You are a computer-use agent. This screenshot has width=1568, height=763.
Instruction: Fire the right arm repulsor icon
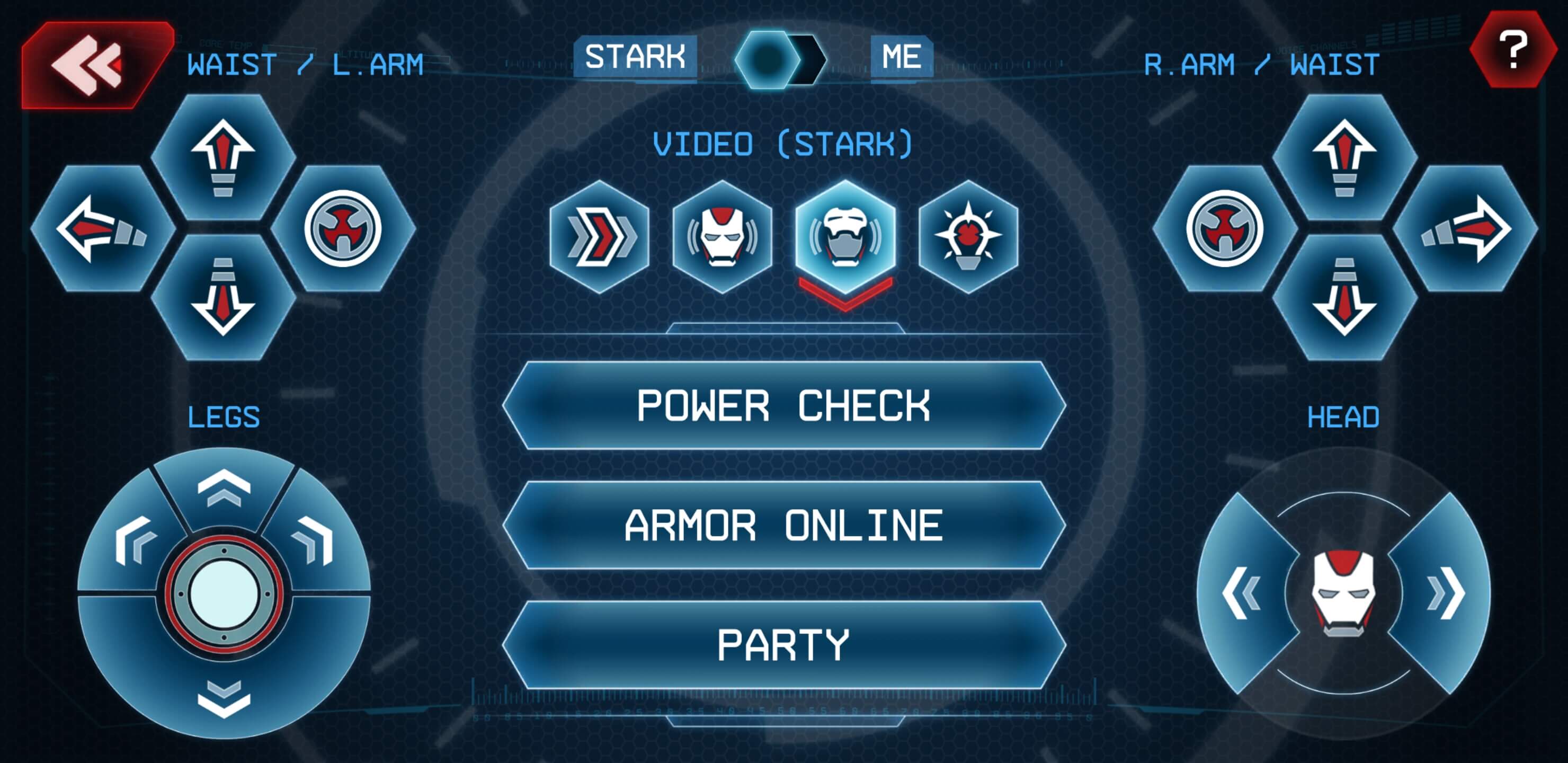[x=1225, y=228]
